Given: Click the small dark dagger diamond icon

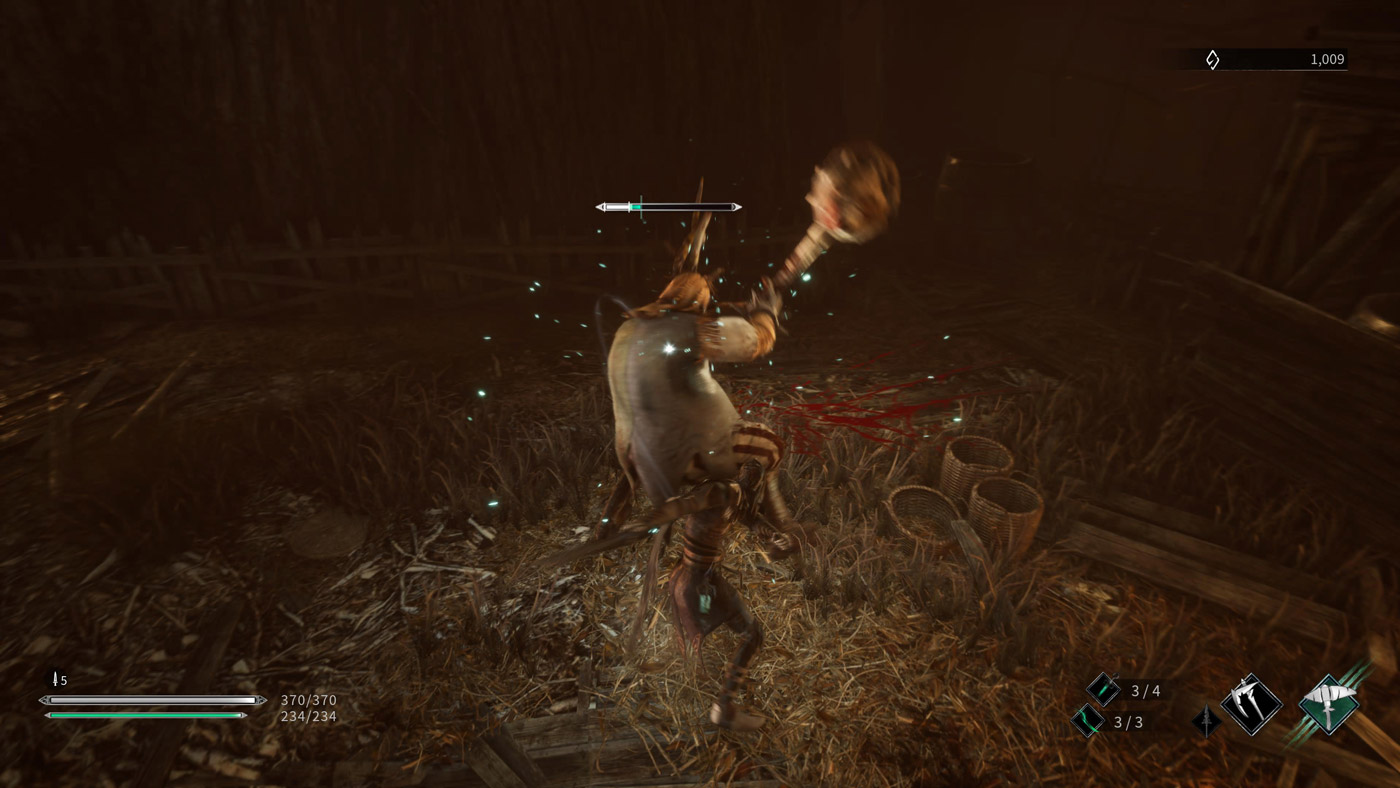Looking at the screenshot, I should pos(1206,720).
